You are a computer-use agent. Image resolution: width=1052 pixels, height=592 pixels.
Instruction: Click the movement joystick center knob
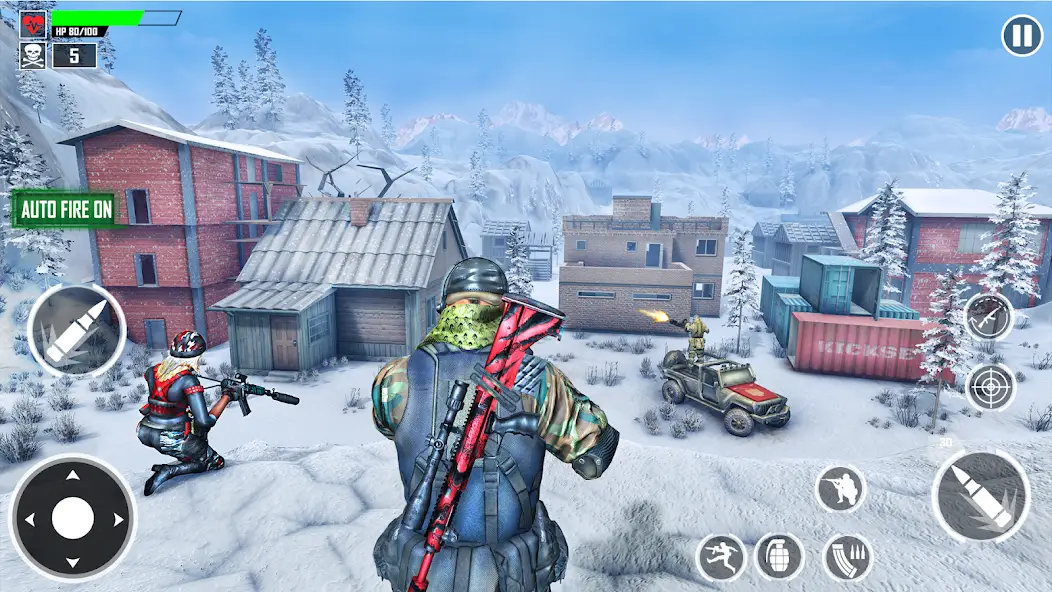tap(72, 518)
